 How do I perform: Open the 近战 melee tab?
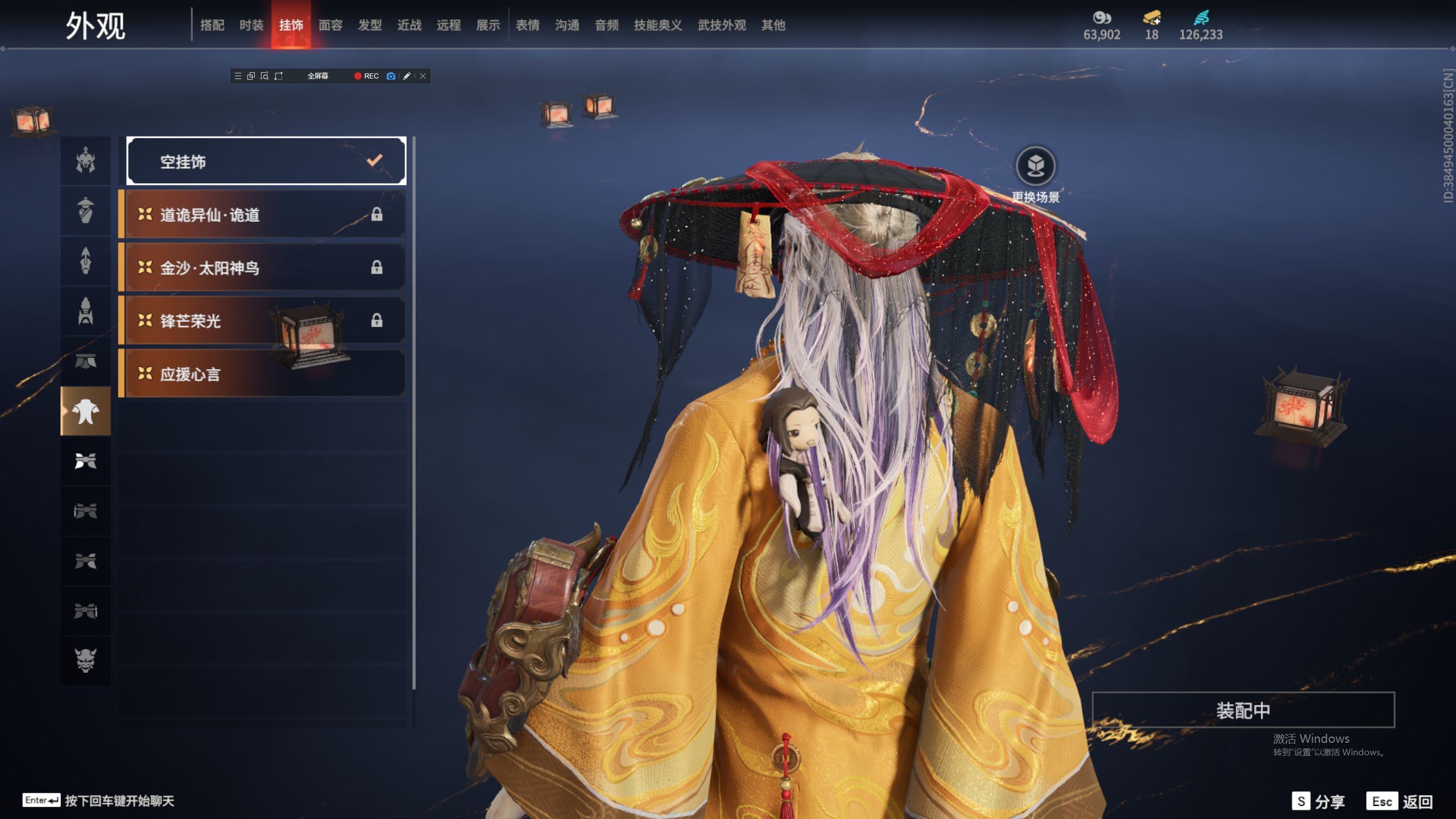point(409,25)
